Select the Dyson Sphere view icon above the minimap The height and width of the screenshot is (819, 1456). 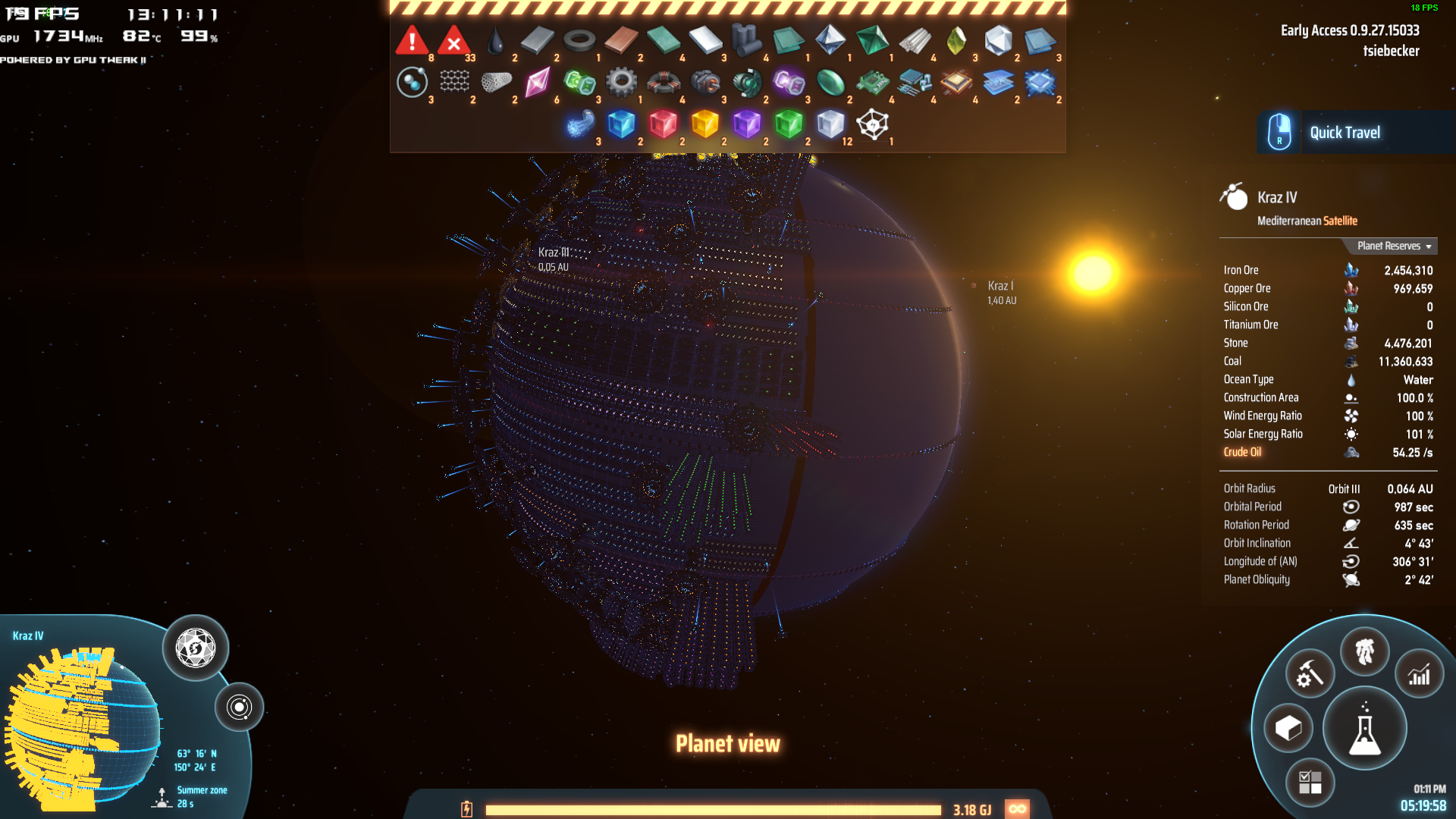pyautogui.click(x=194, y=647)
